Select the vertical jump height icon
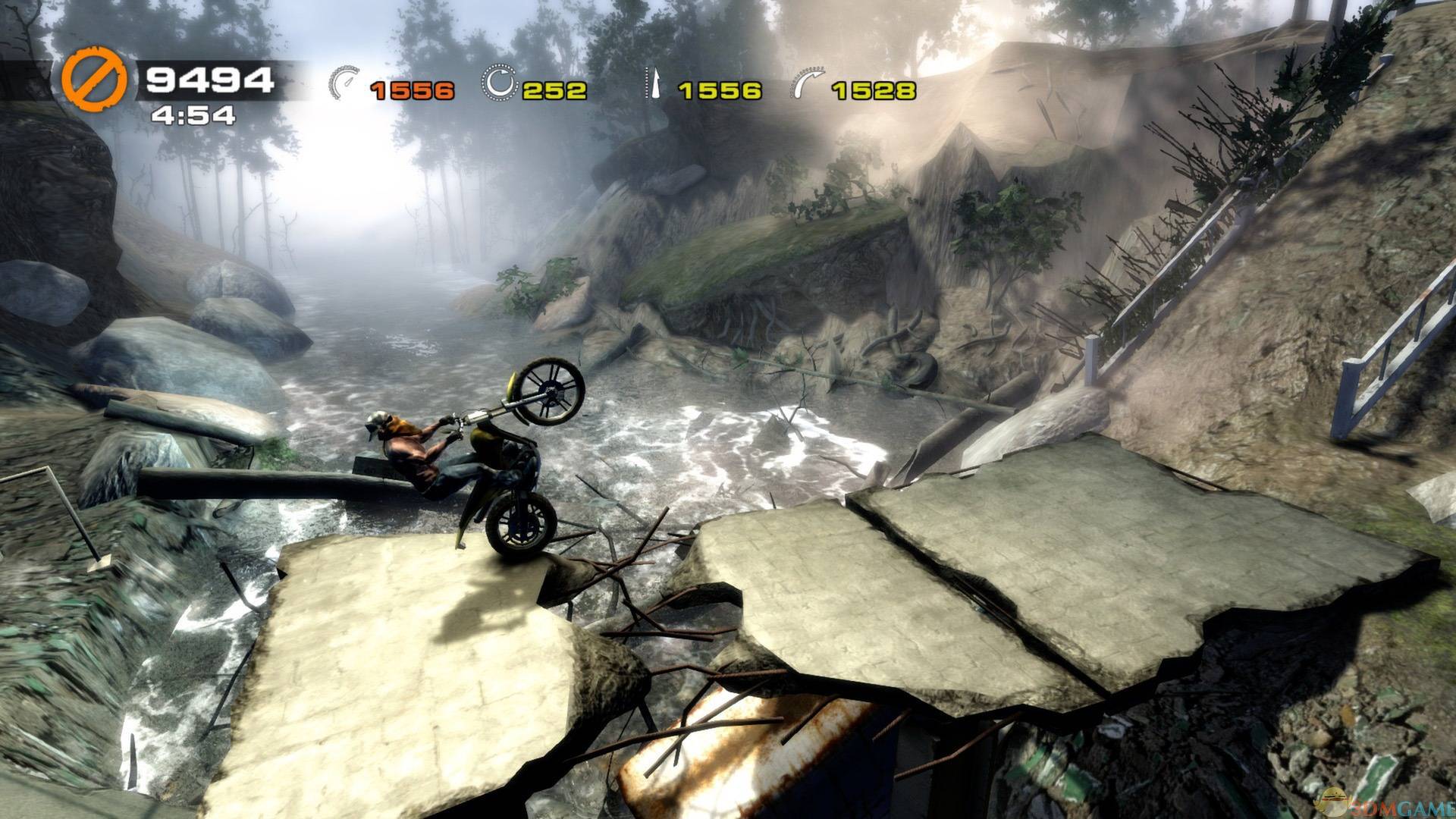Screen dimensions: 1456x819 coord(651,83)
